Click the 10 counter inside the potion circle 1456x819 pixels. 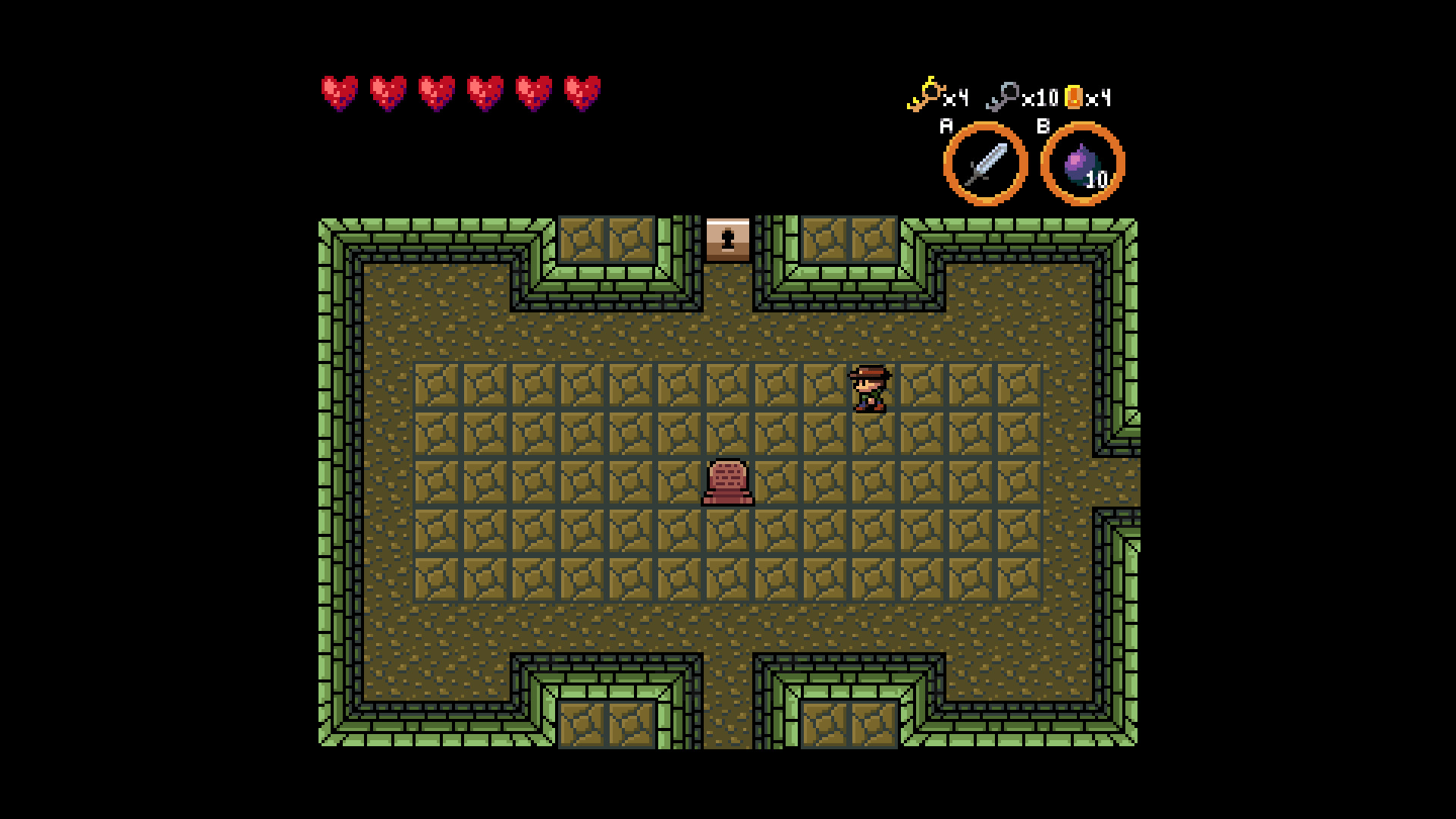pos(1095,180)
